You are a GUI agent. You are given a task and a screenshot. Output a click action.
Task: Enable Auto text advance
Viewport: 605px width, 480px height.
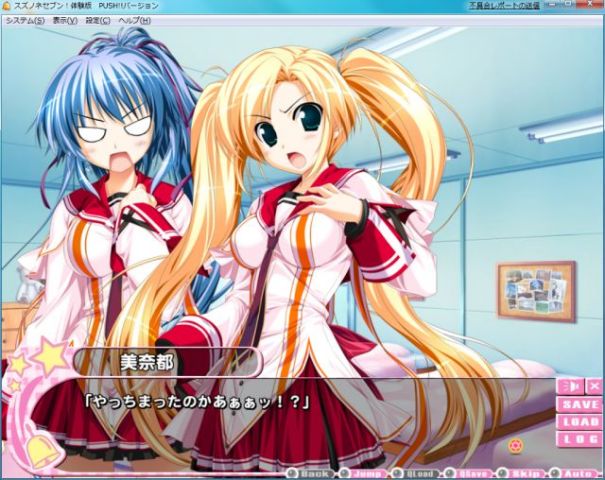tap(574, 472)
